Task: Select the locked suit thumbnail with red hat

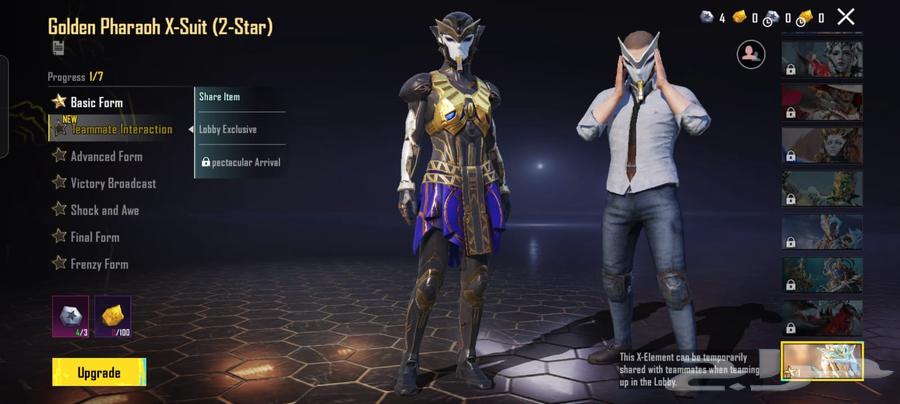Action: point(822,101)
